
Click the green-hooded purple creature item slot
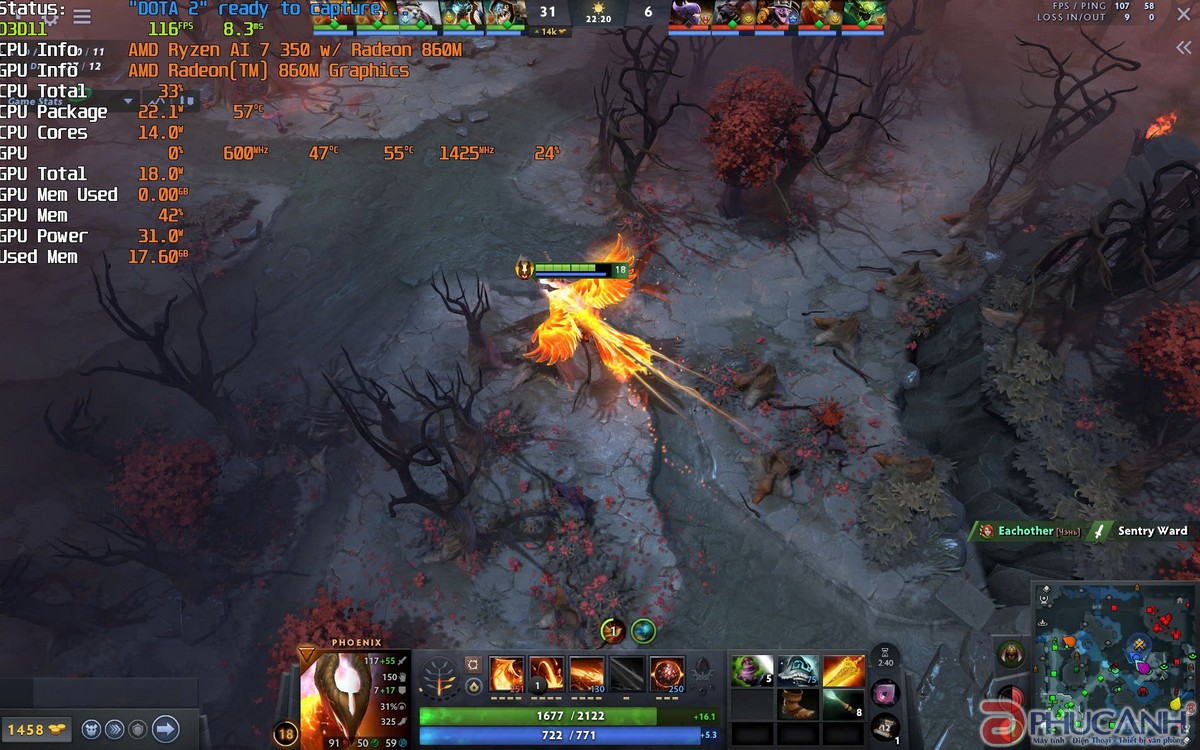coord(753,671)
